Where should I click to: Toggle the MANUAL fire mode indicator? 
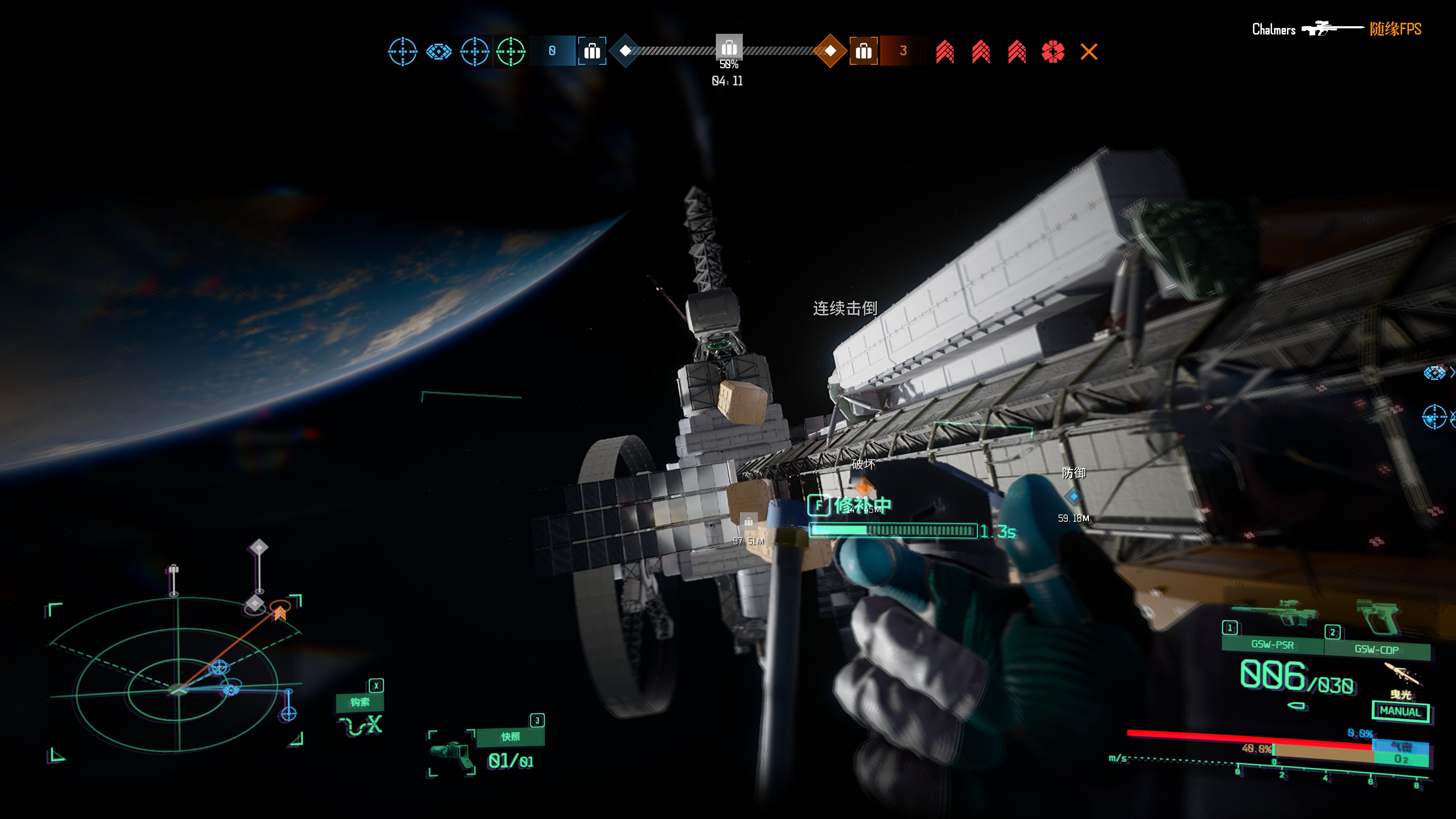[x=1400, y=711]
